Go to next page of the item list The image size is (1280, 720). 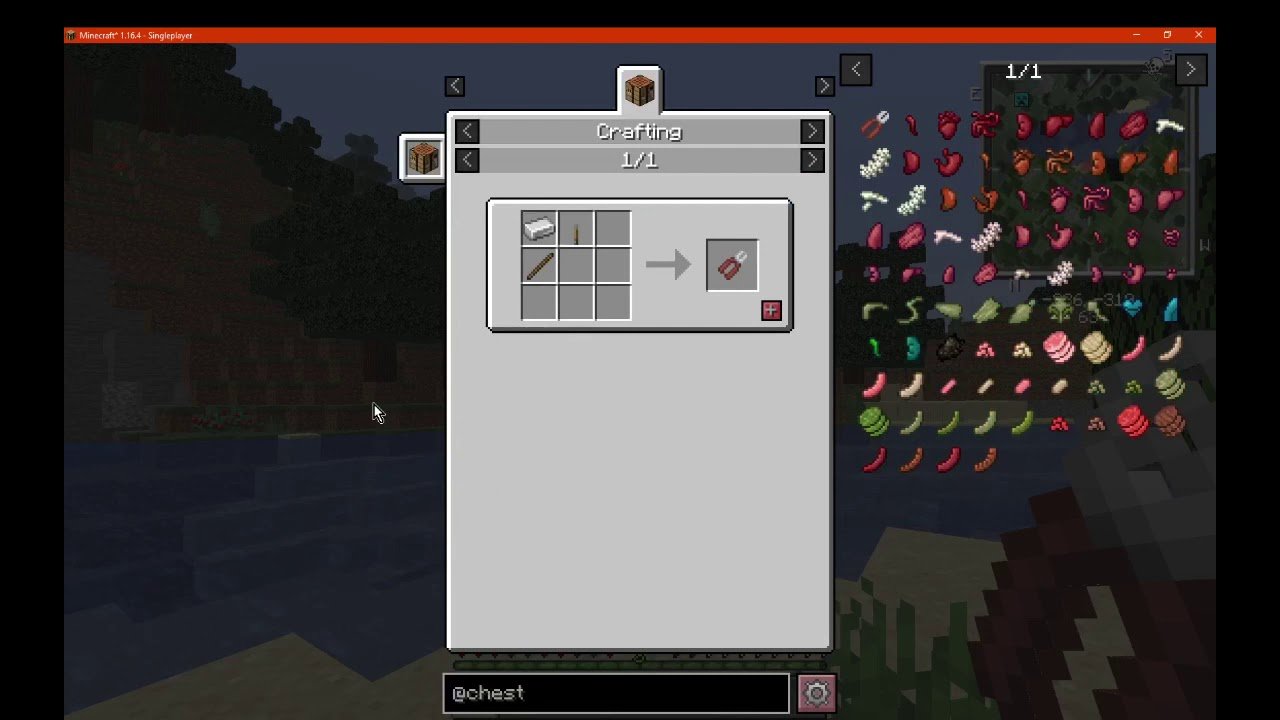point(1190,70)
